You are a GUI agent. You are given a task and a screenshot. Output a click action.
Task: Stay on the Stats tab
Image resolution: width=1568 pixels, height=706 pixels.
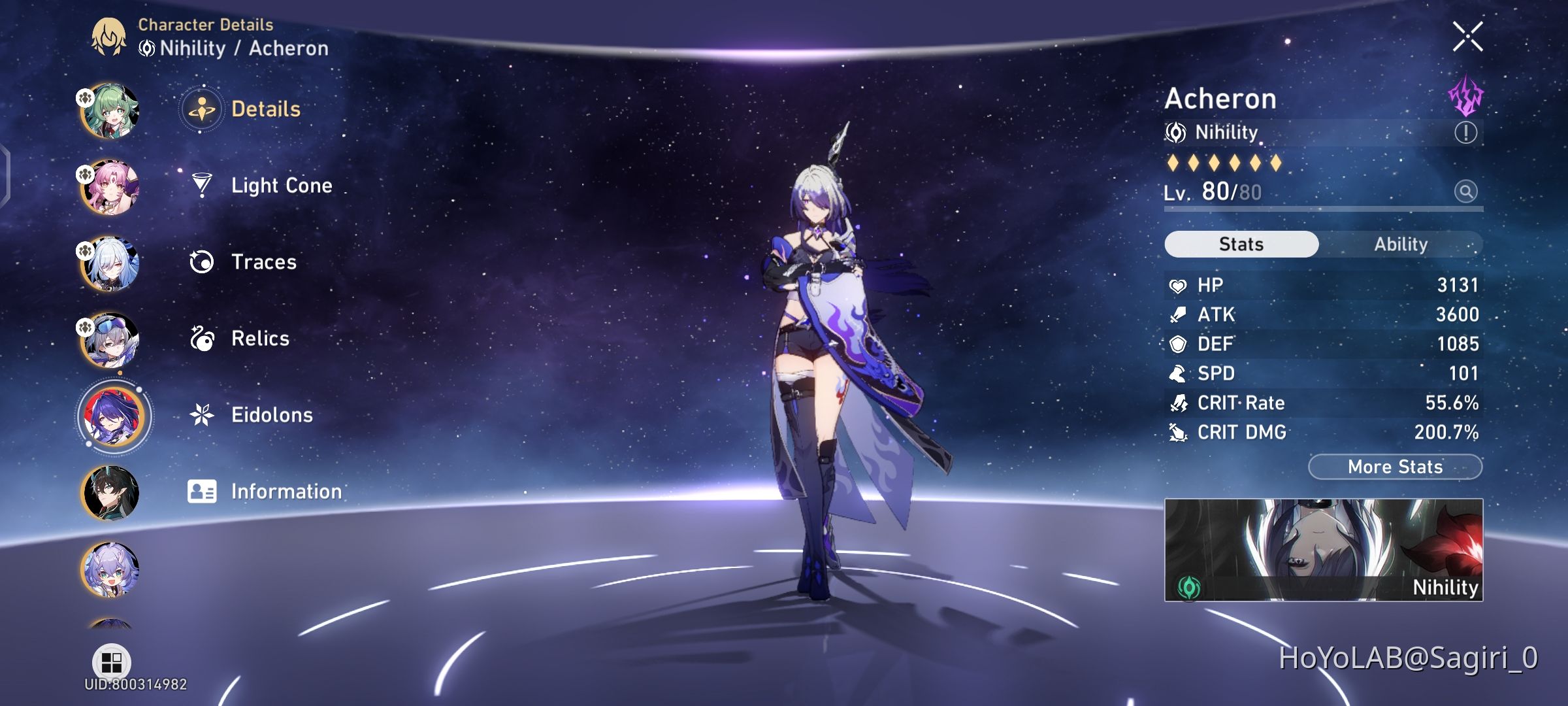1240,244
